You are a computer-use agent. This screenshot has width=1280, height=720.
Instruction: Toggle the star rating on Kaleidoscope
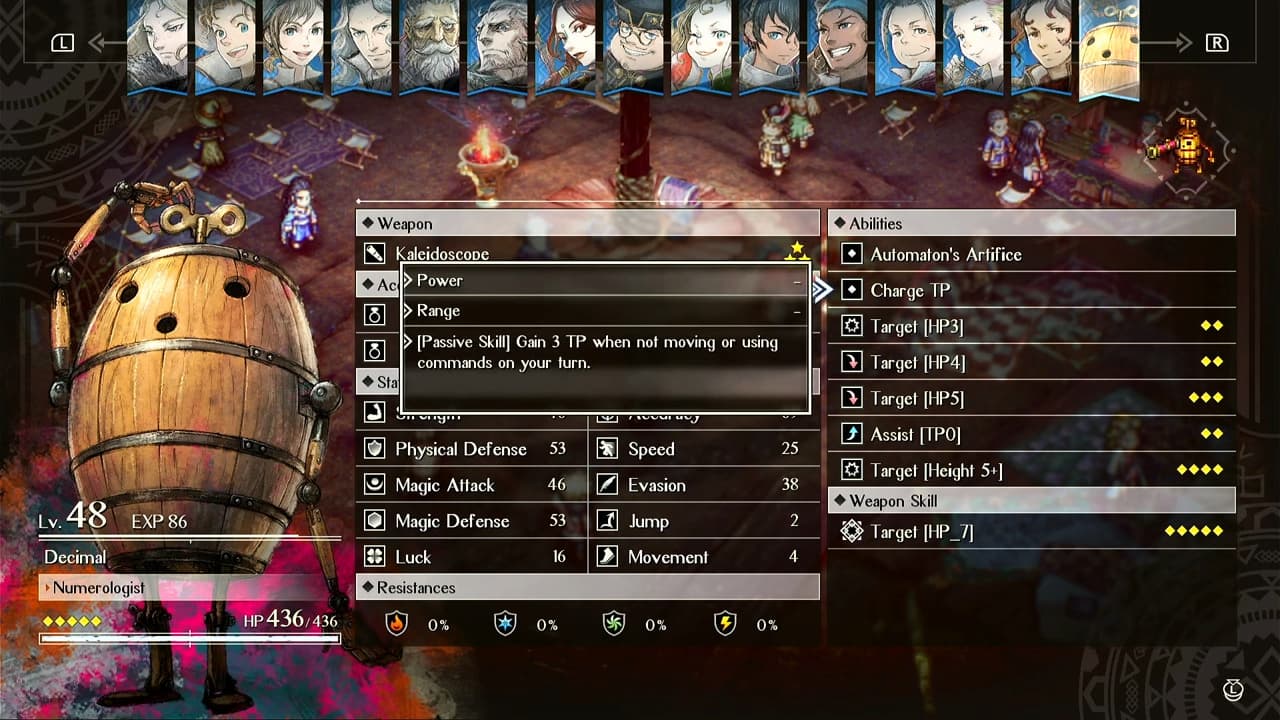tap(798, 250)
